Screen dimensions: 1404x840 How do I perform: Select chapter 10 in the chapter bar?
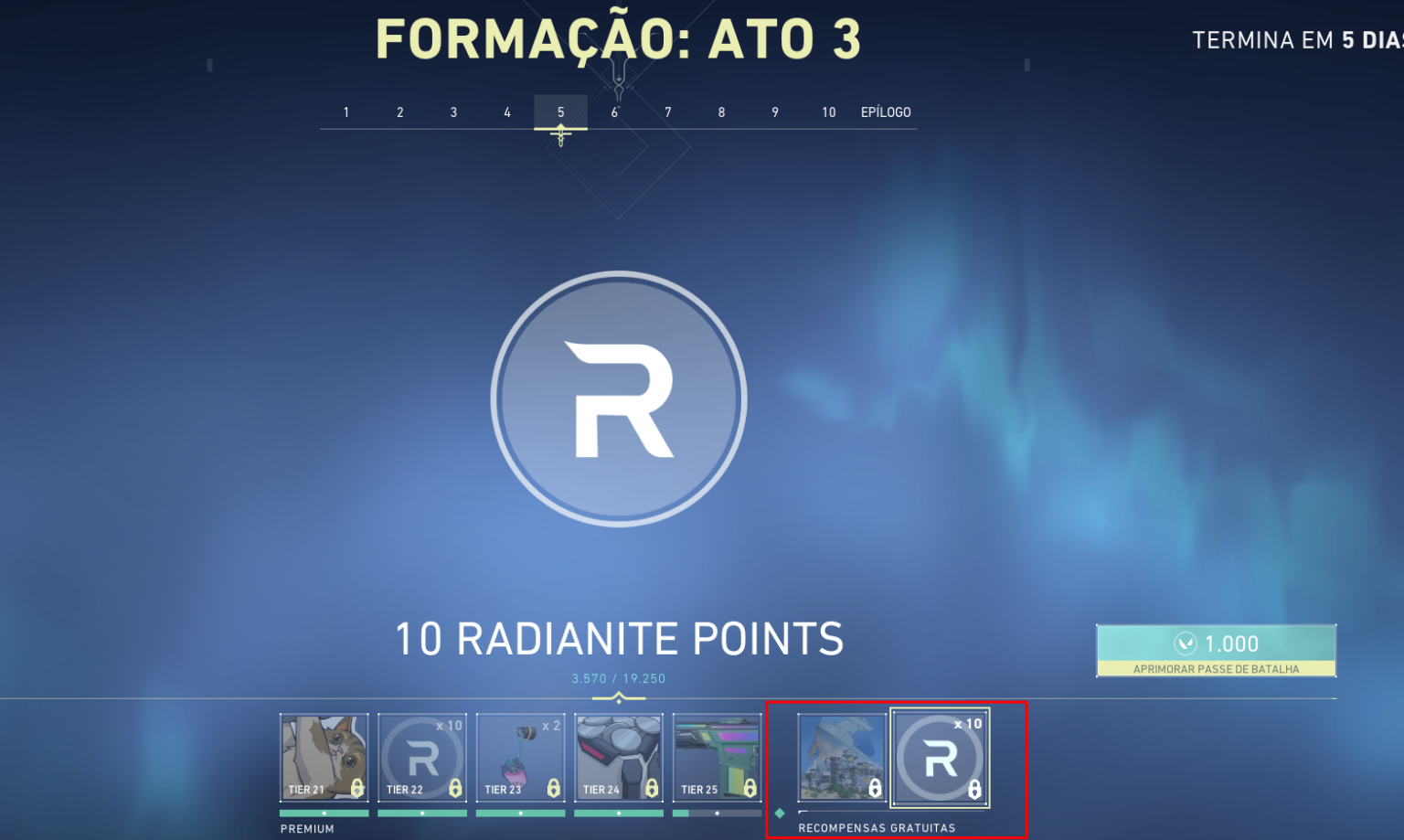(x=828, y=112)
